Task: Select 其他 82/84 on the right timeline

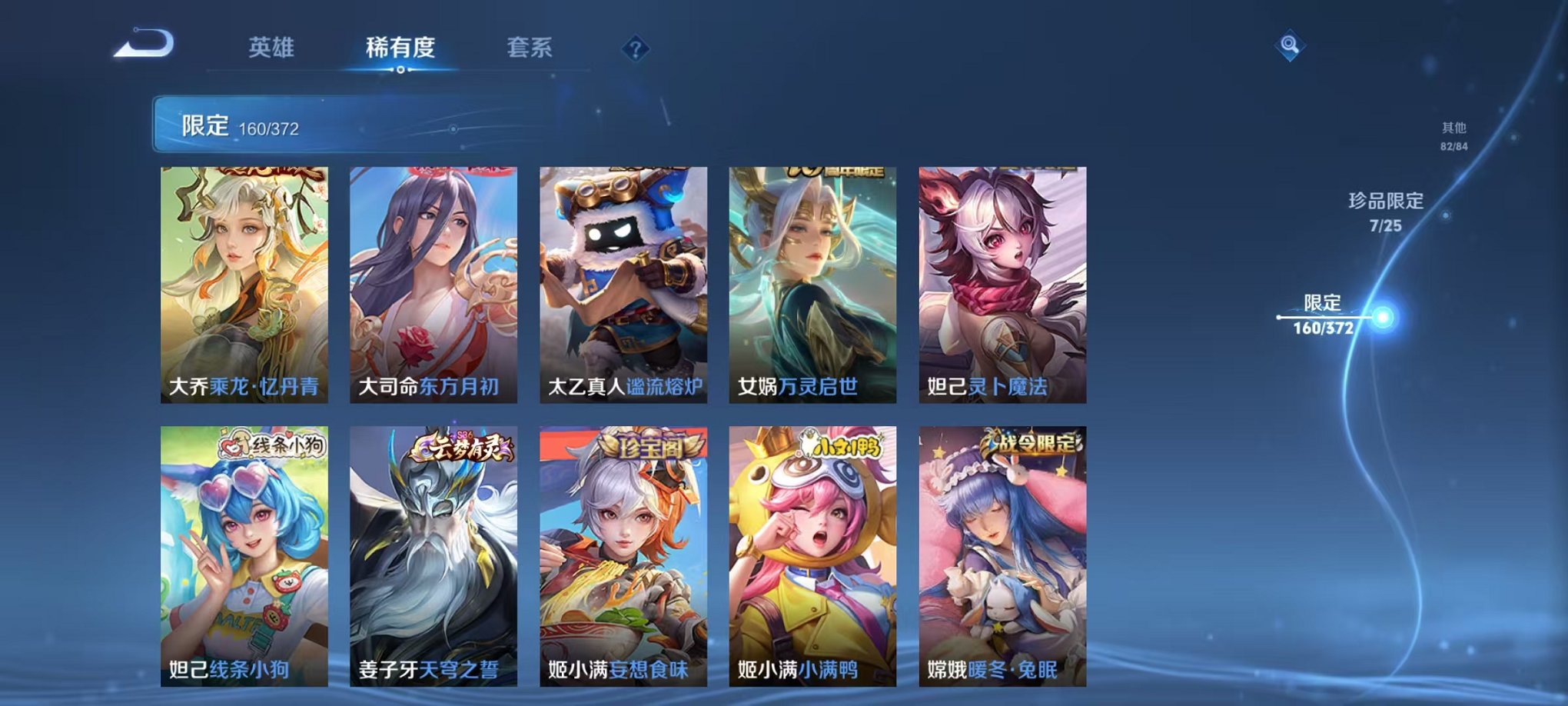Action: 1453,136
